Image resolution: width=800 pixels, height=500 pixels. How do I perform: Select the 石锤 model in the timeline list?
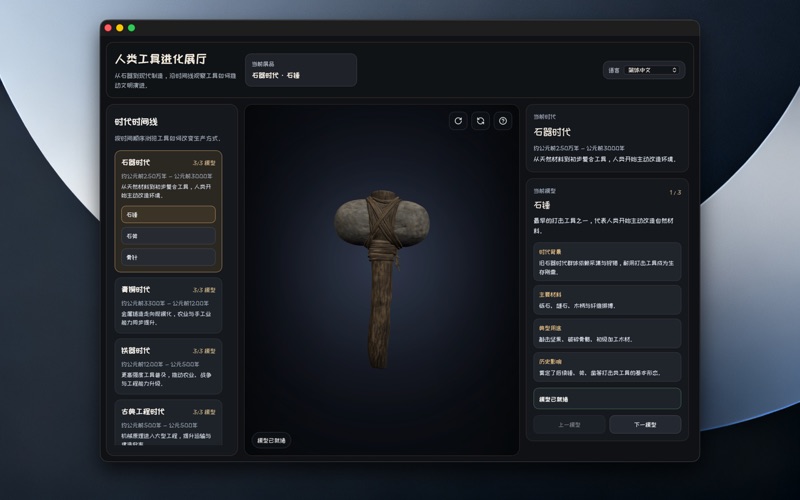point(168,214)
